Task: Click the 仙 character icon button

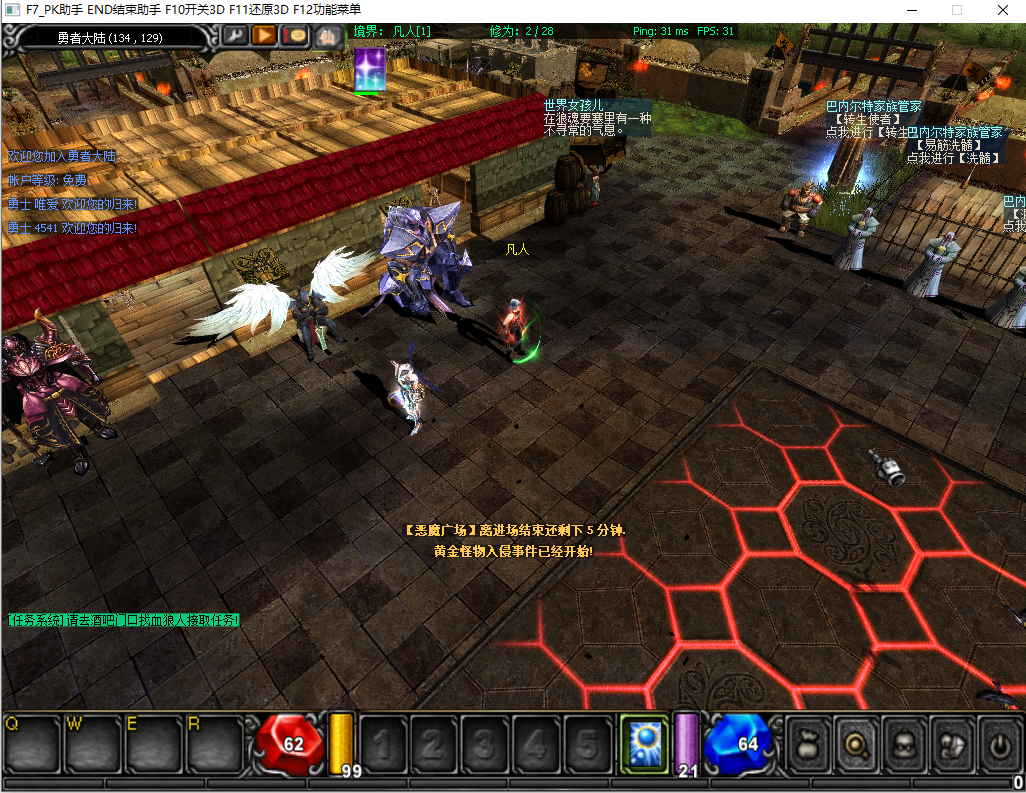Action: 327,37
